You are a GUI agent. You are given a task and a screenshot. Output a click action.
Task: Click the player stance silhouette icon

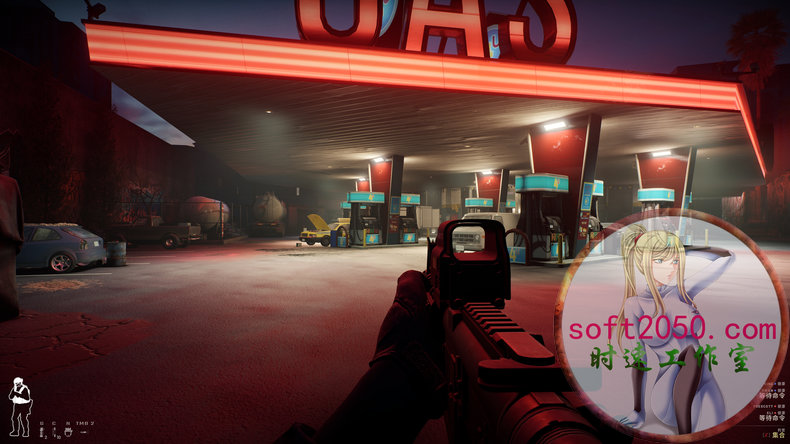tap(19, 406)
